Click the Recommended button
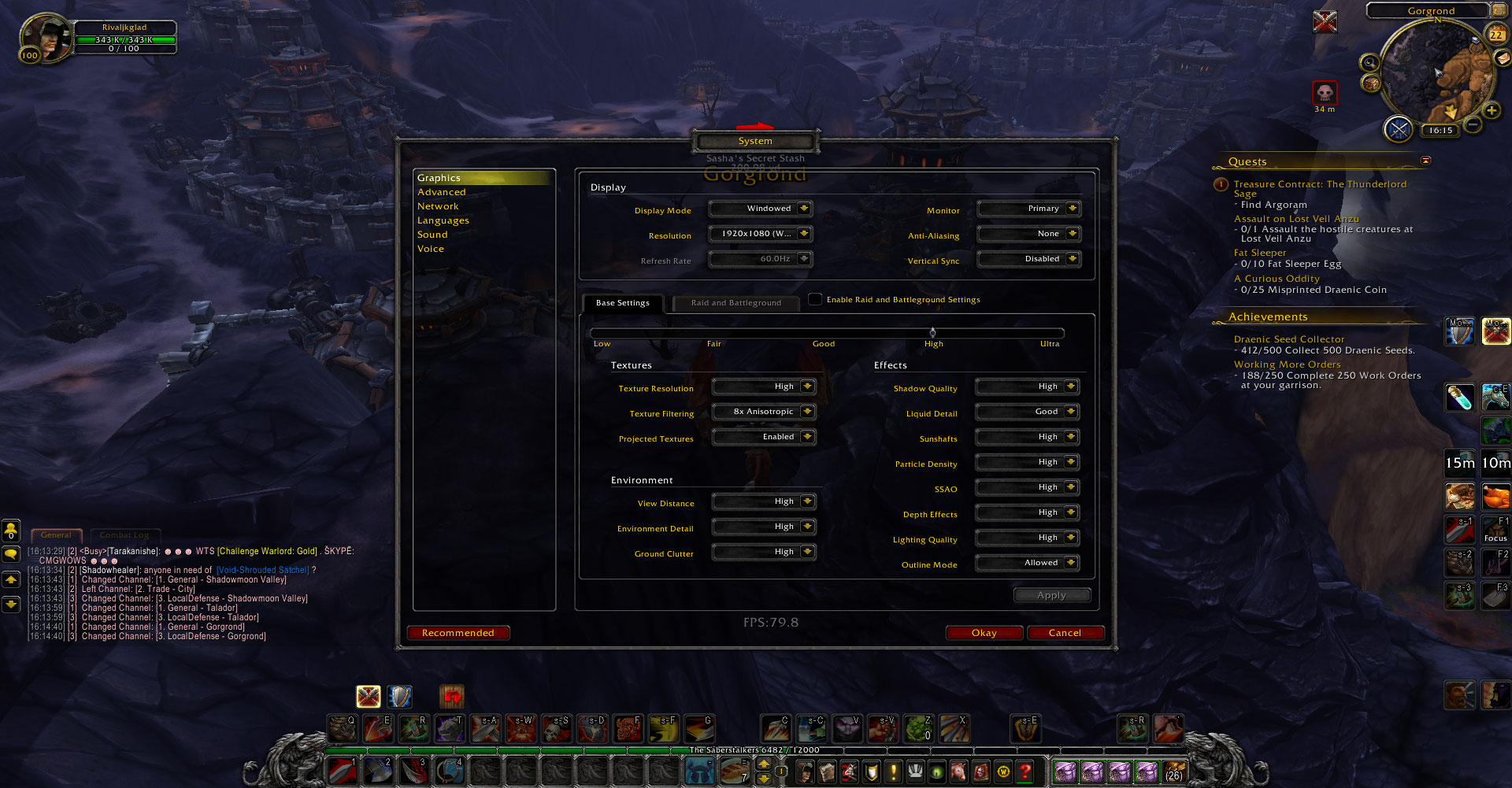Image resolution: width=1512 pixels, height=788 pixels. click(x=458, y=632)
